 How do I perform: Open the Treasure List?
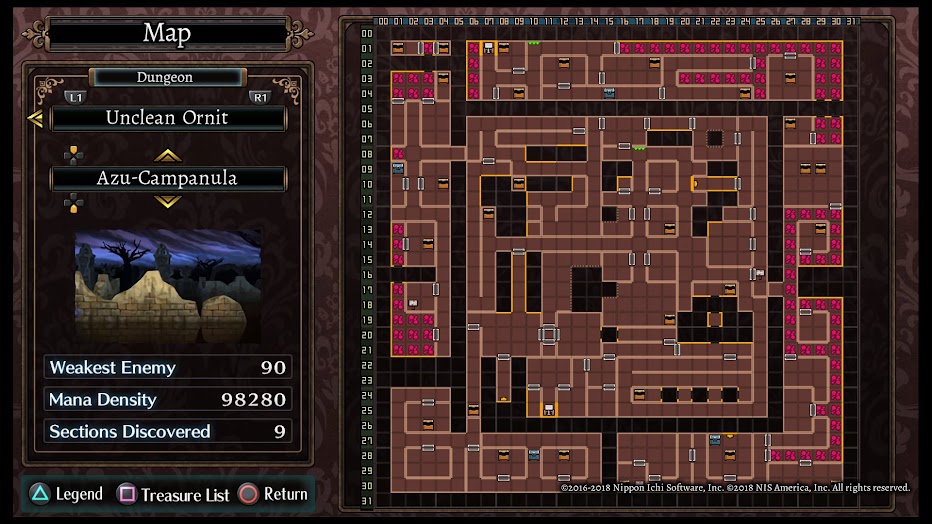point(174,494)
